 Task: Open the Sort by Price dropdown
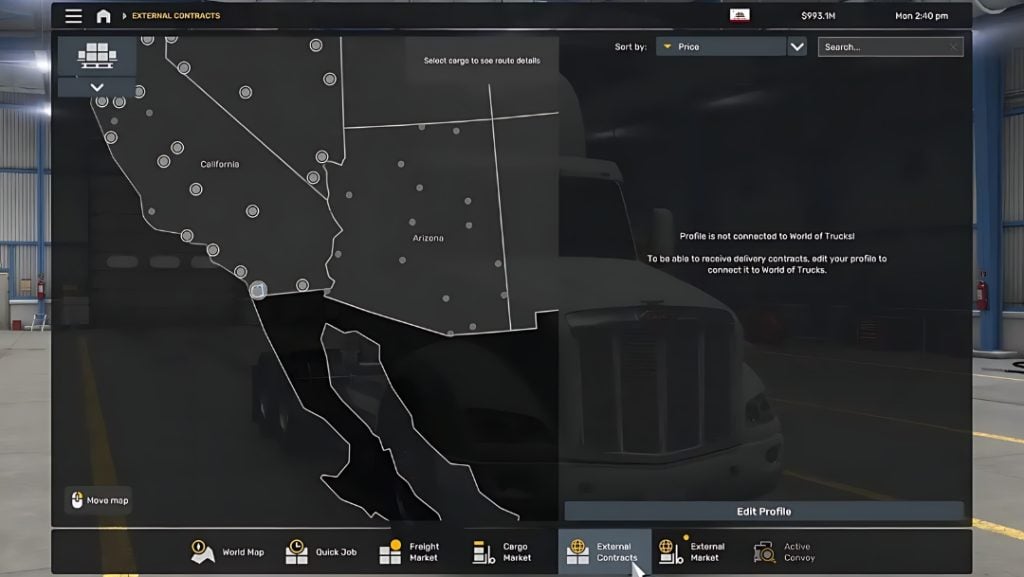pos(720,47)
